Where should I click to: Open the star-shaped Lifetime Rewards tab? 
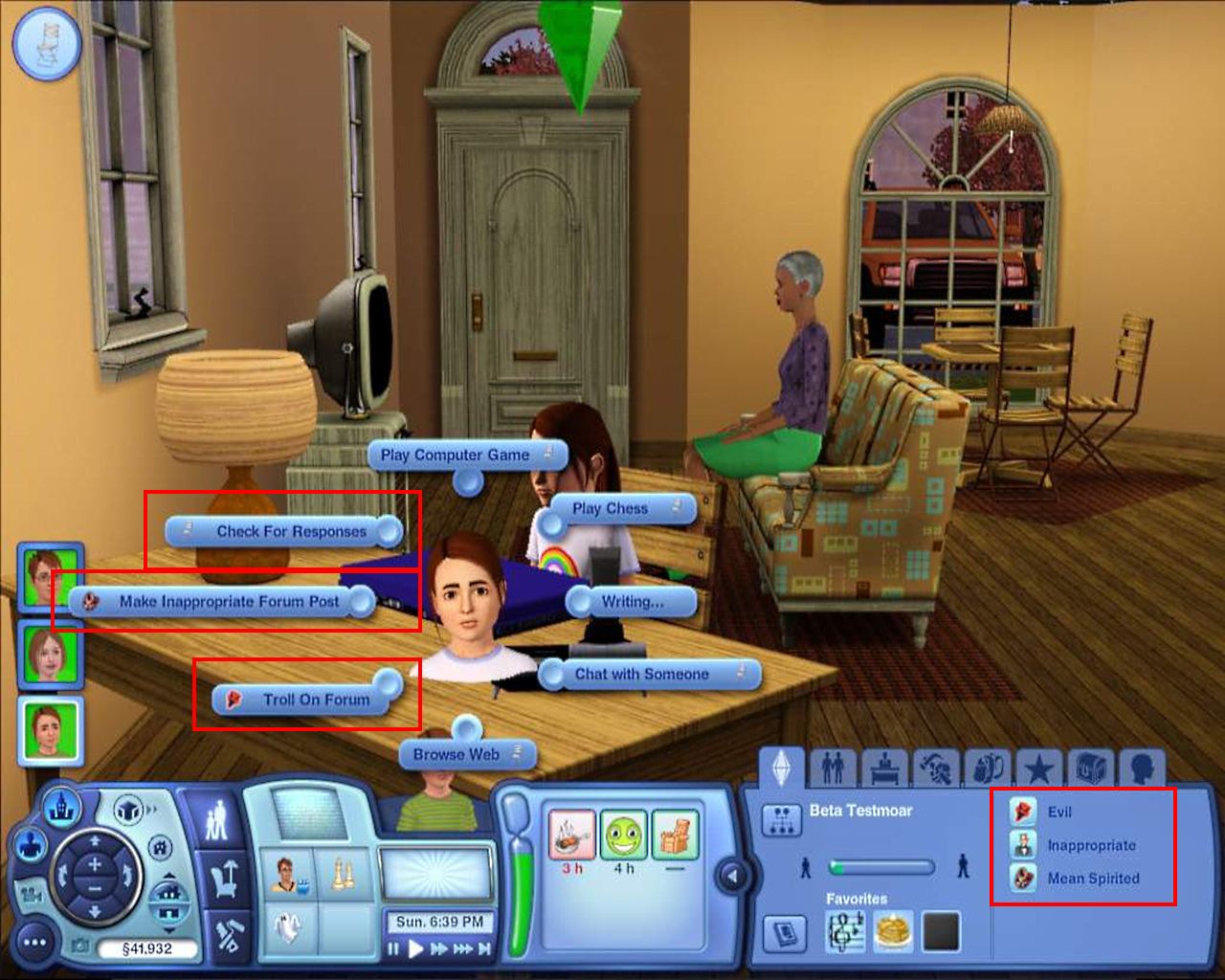pyautogui.click(x=1039, y=768)
